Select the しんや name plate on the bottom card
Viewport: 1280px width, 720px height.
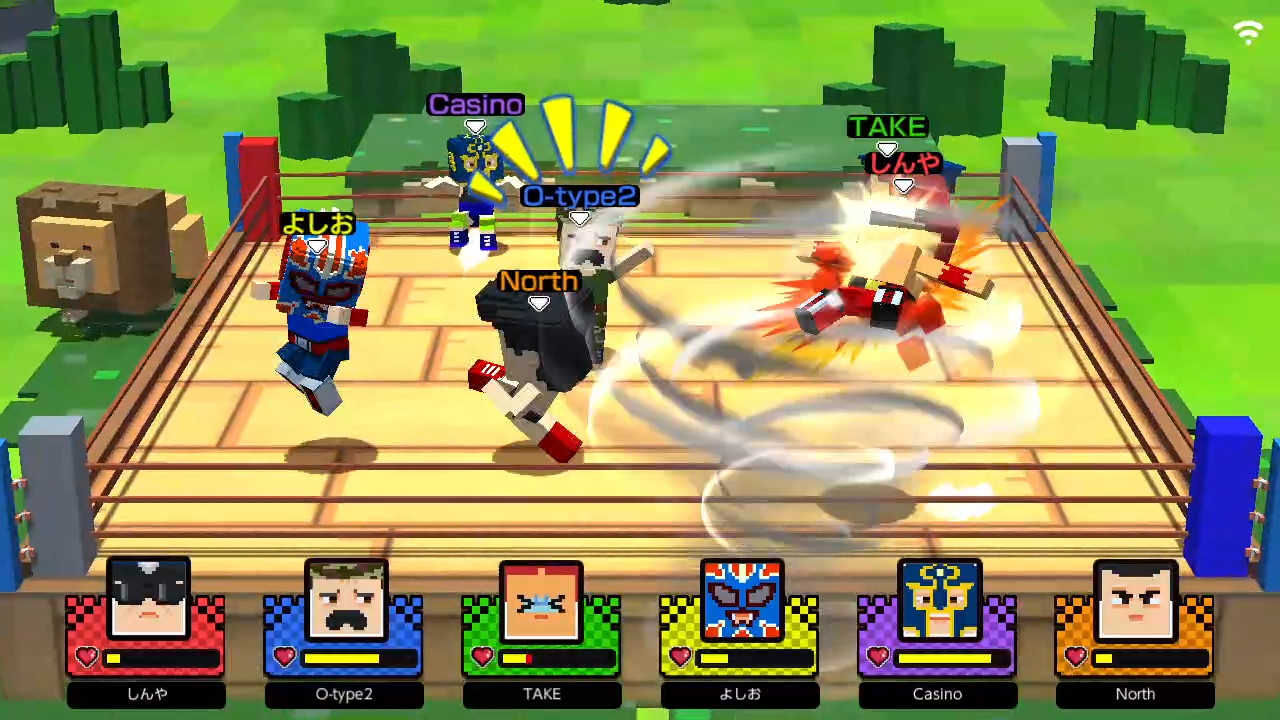tap(146, 693)
